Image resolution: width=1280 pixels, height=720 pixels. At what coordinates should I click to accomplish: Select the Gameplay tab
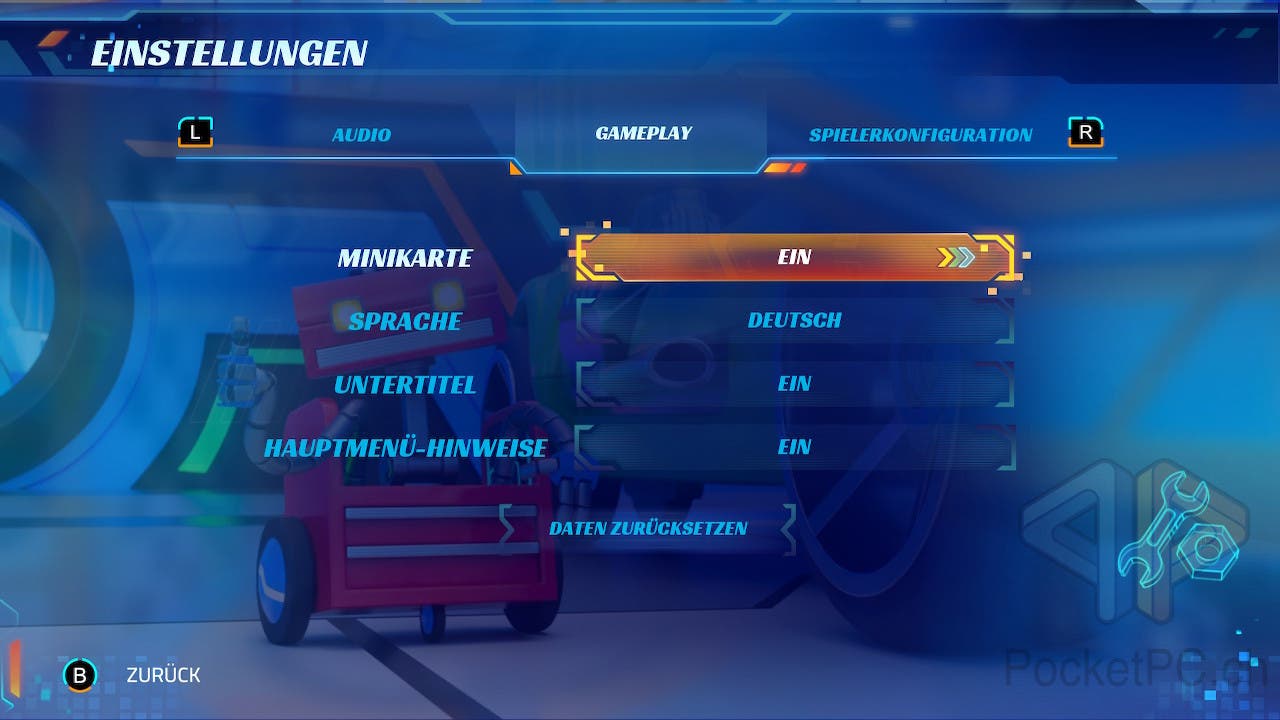(643, 133)
